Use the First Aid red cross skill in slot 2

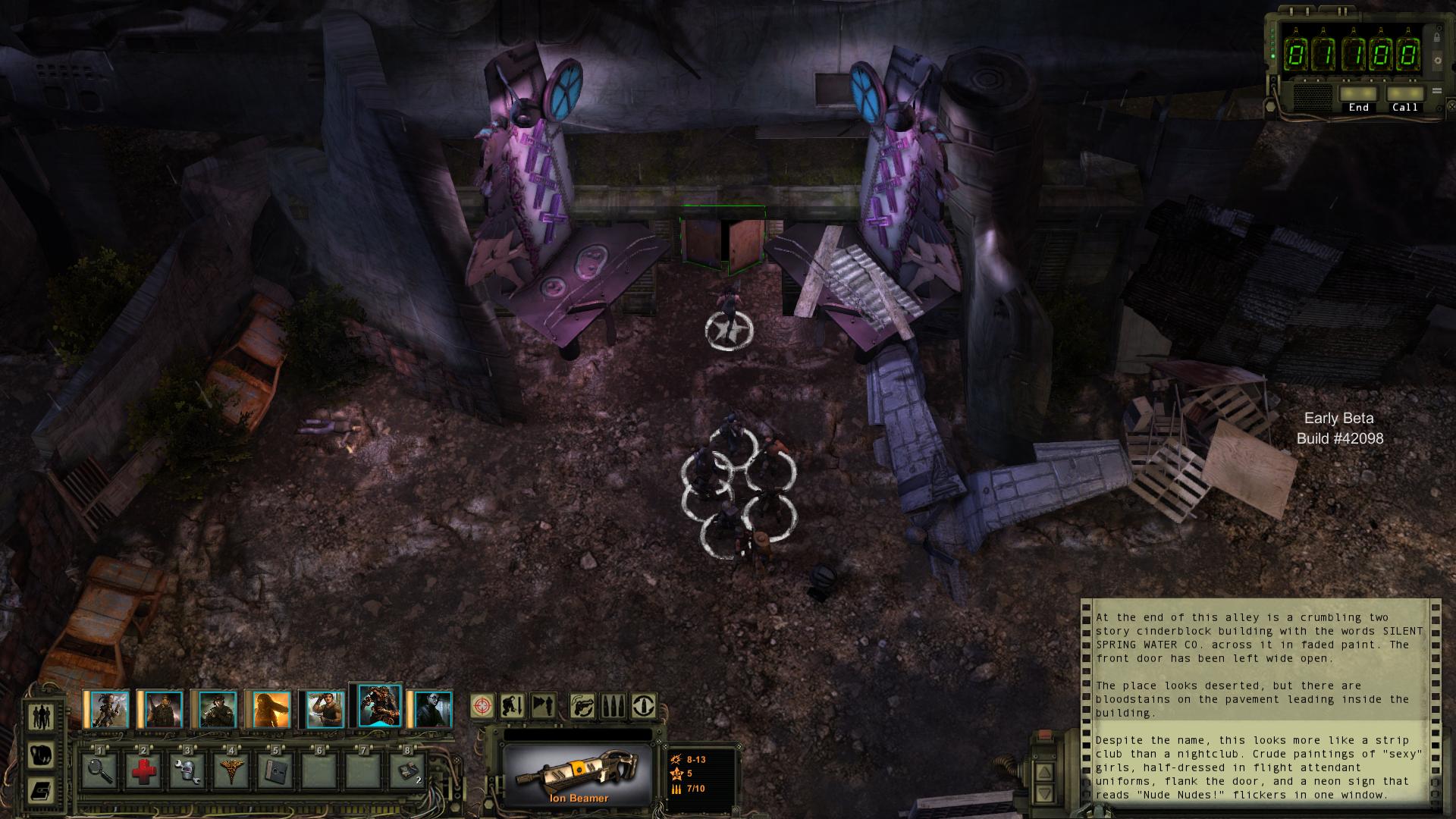click(143, 770)
